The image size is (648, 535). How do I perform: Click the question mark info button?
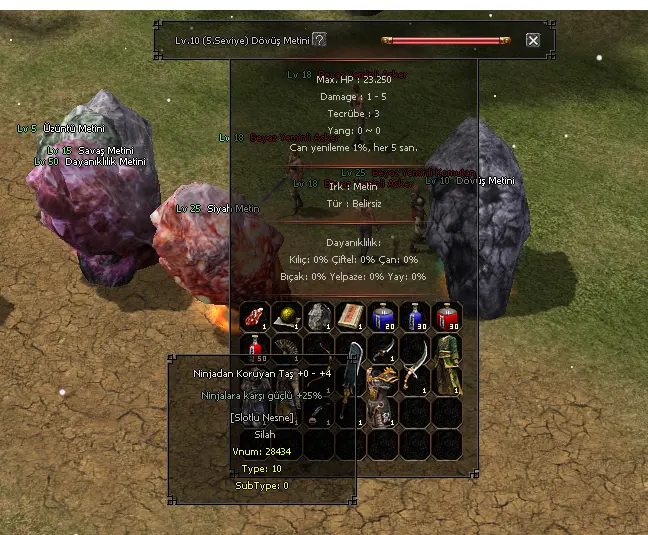tap(319, 40)
